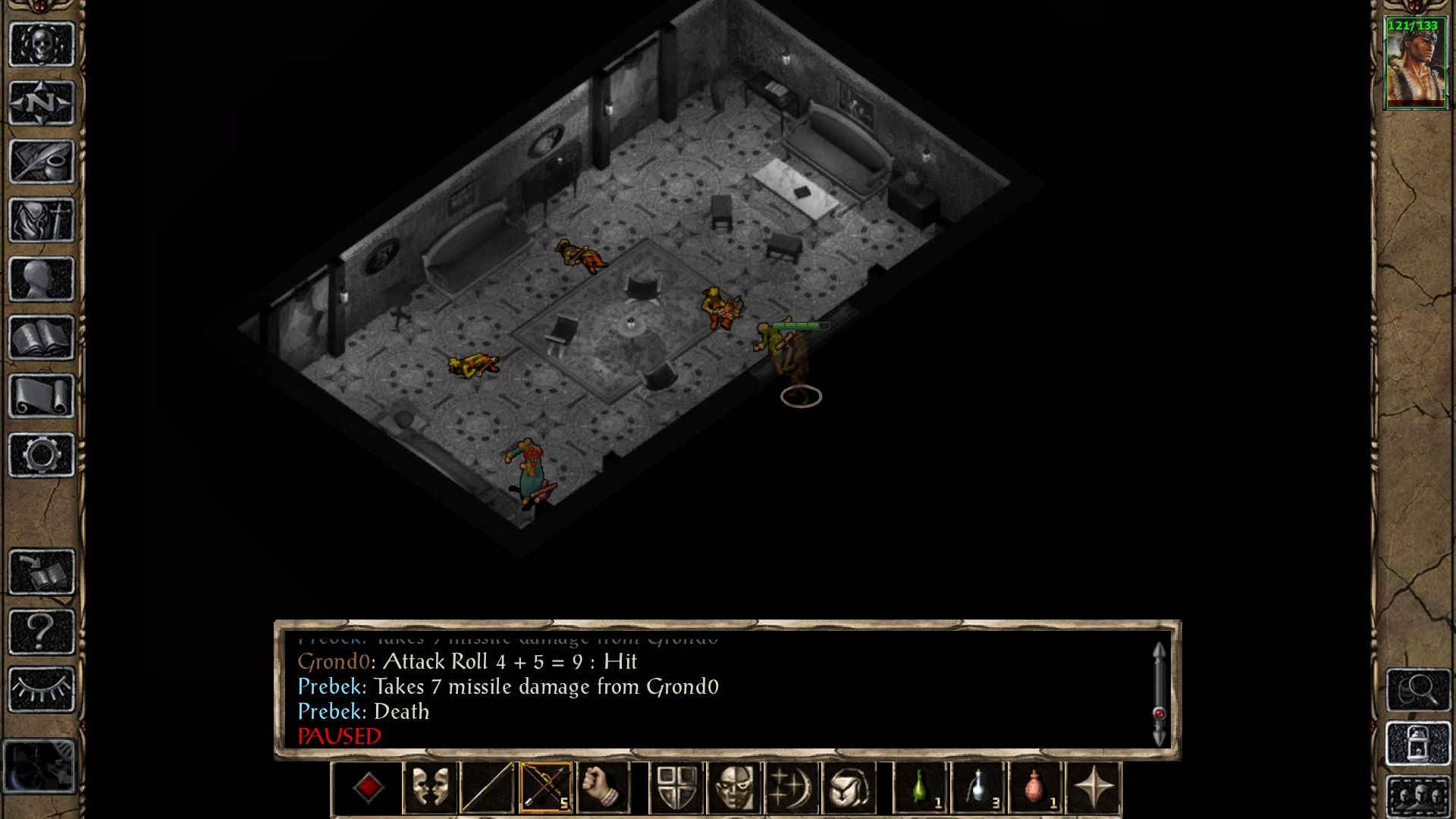Image resolution: width=1456 pixels, height=819 pixels.
Task: Click the skull button on the left sidebar
Action: [x=42, y=45]
